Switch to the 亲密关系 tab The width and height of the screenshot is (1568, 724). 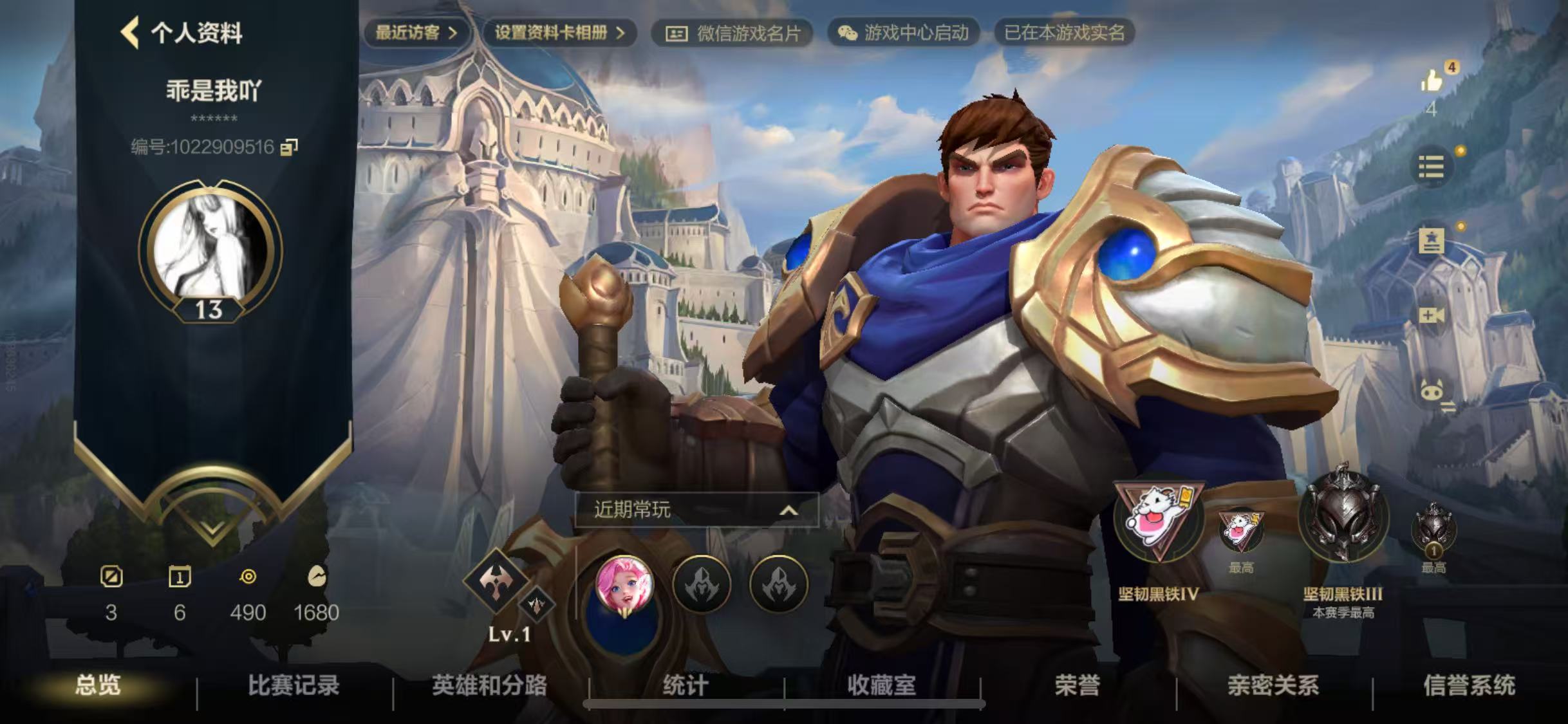coord(1273,685)
